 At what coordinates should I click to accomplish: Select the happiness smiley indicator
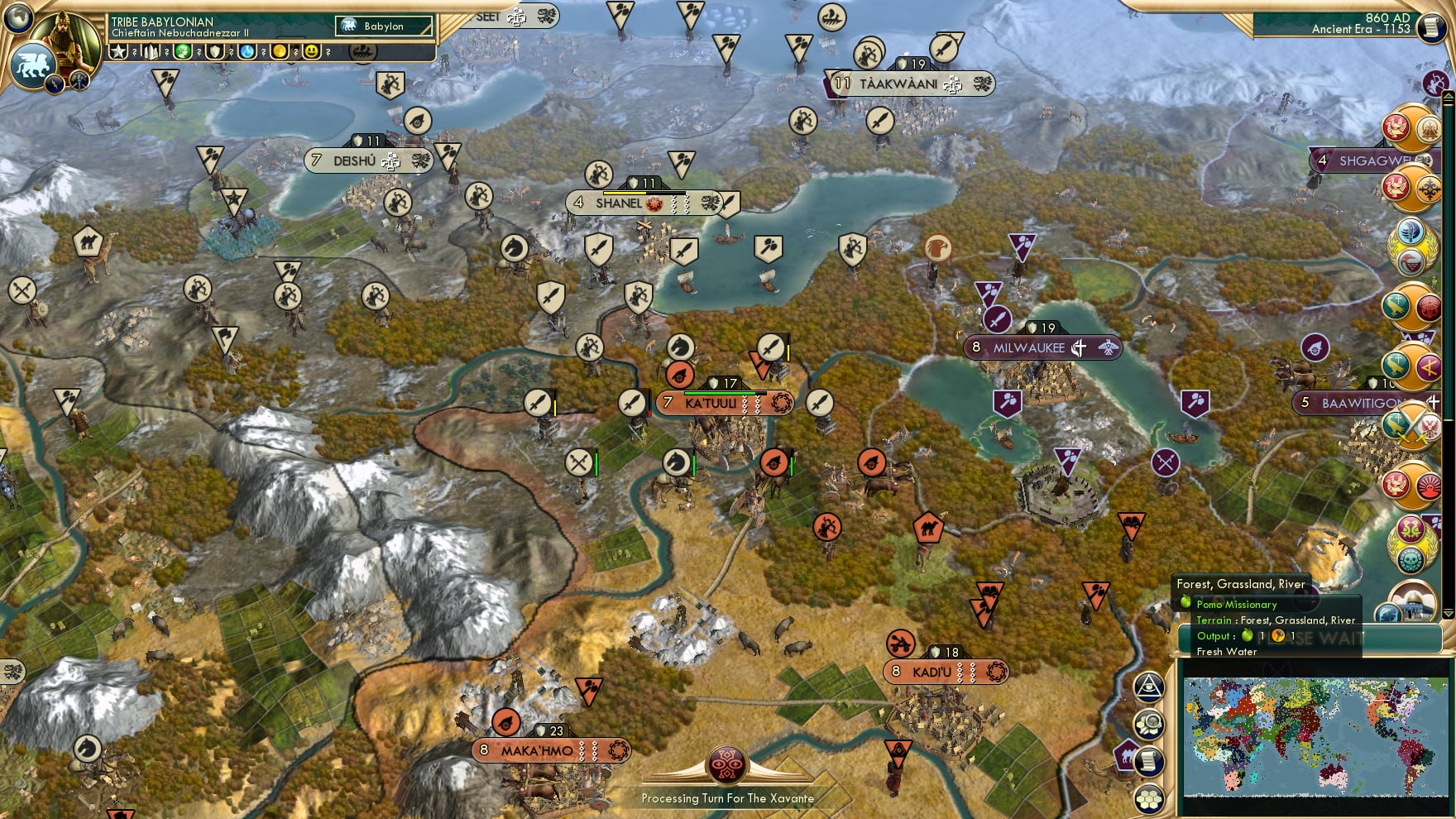pos(309,51)
